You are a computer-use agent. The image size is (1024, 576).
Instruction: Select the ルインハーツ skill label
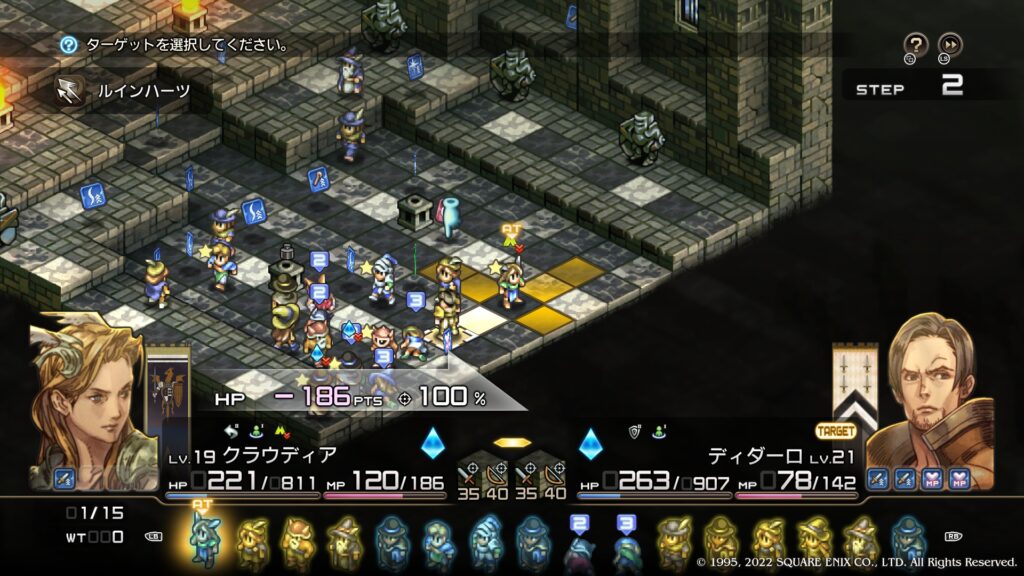[142, 90]
